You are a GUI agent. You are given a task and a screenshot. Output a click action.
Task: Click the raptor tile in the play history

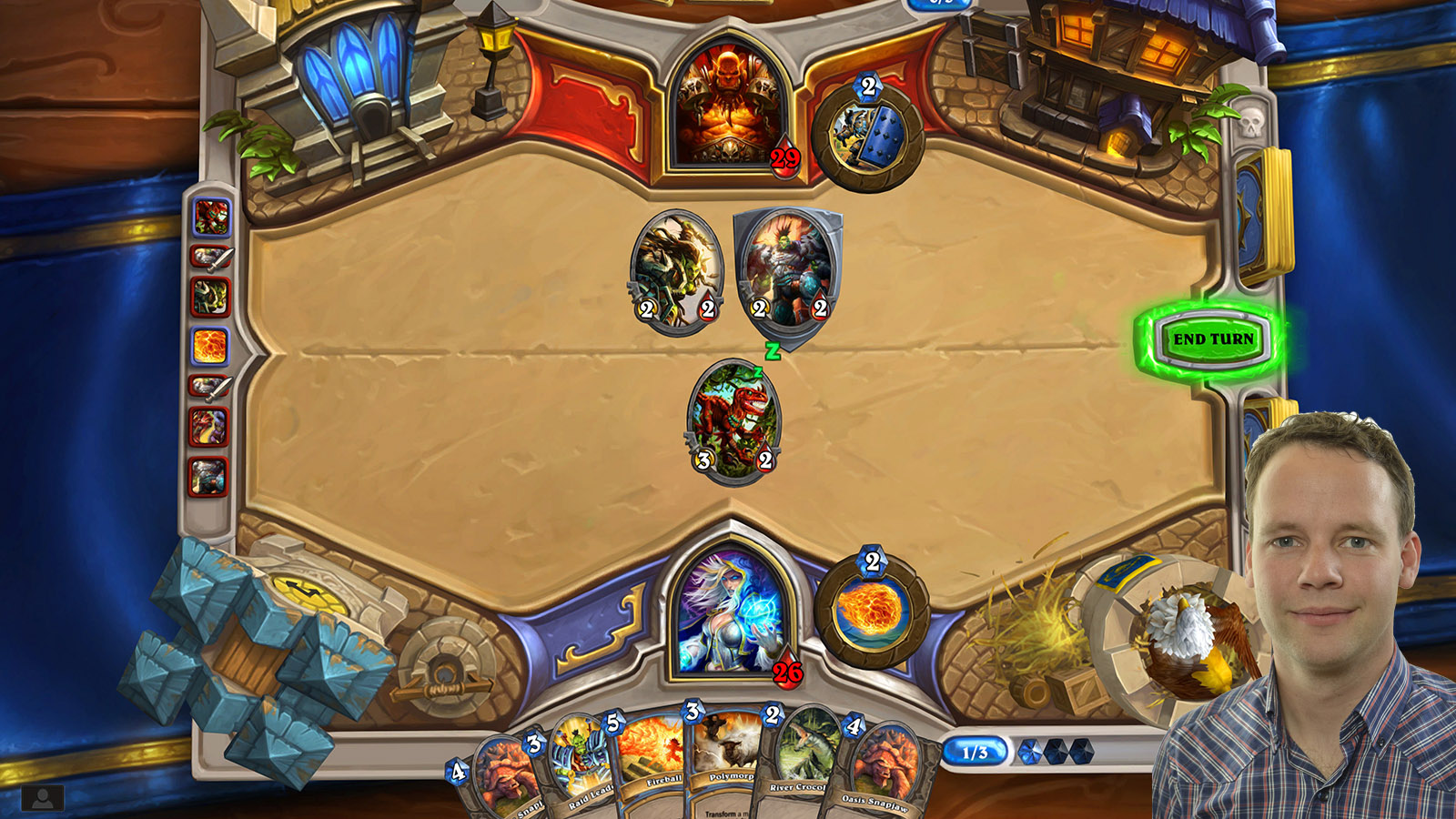click(211, 216)
